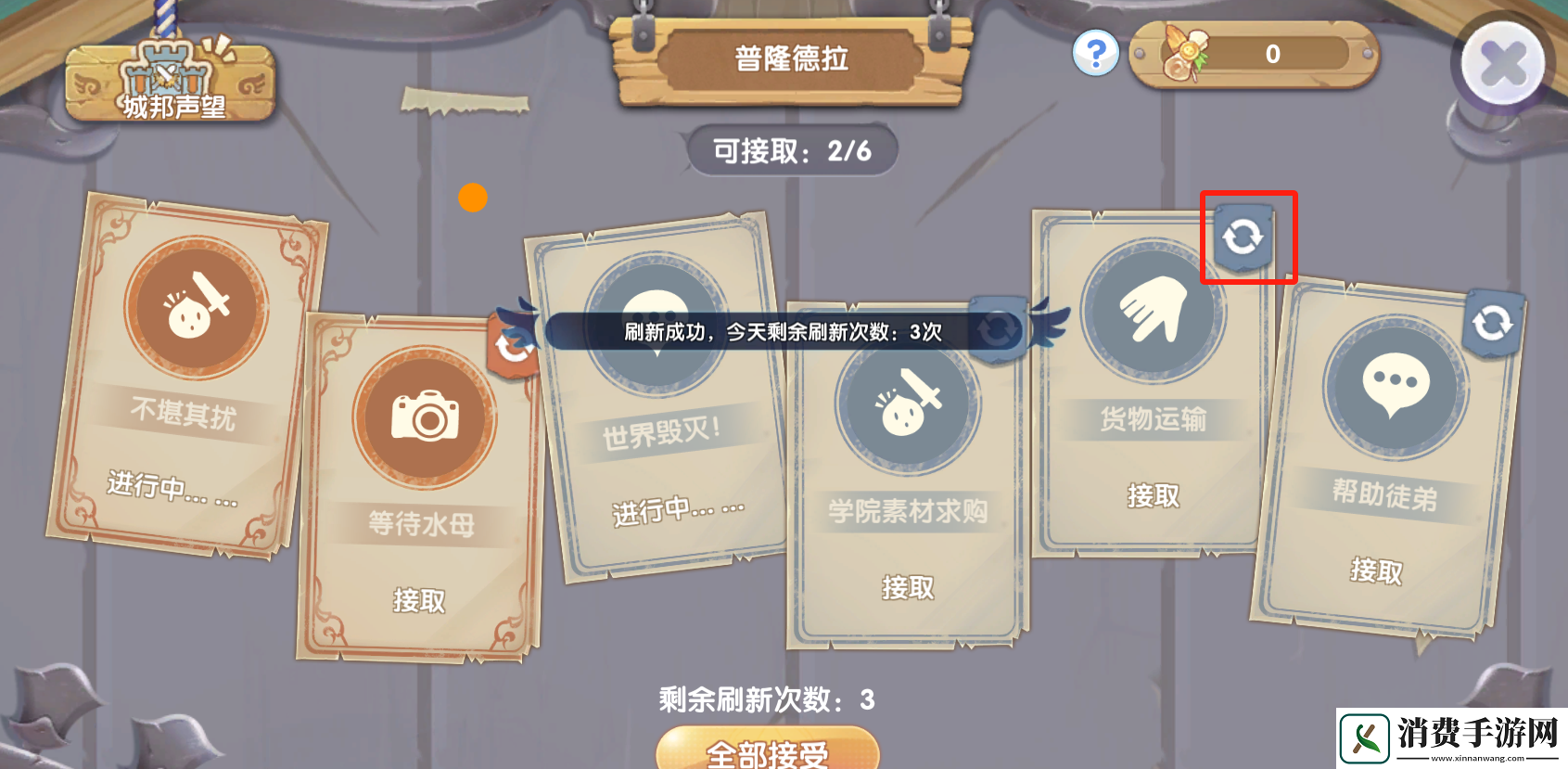Viewport: 1568px width, 769px height.
Task: Accept the 学院素材求购 quest
Action: click(906, 586)
